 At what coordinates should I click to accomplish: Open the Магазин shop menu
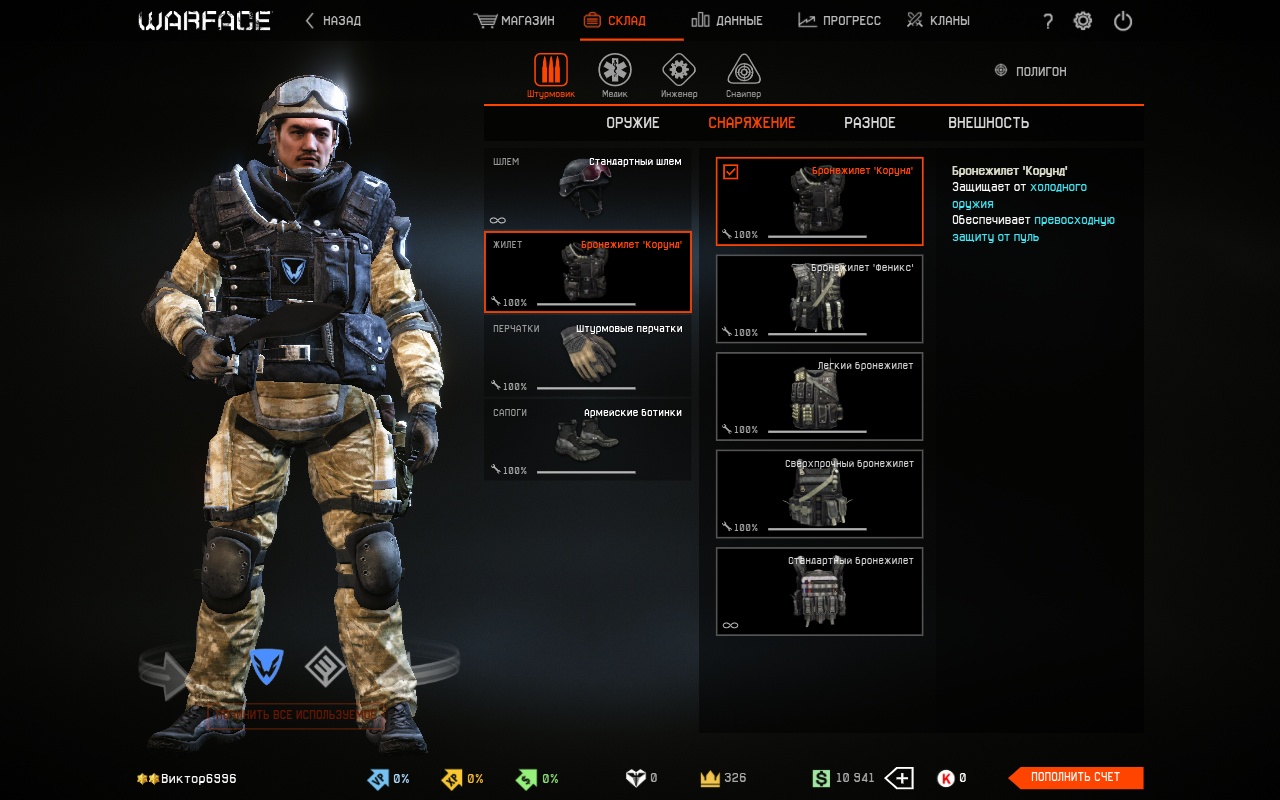[x=515, y=20]
